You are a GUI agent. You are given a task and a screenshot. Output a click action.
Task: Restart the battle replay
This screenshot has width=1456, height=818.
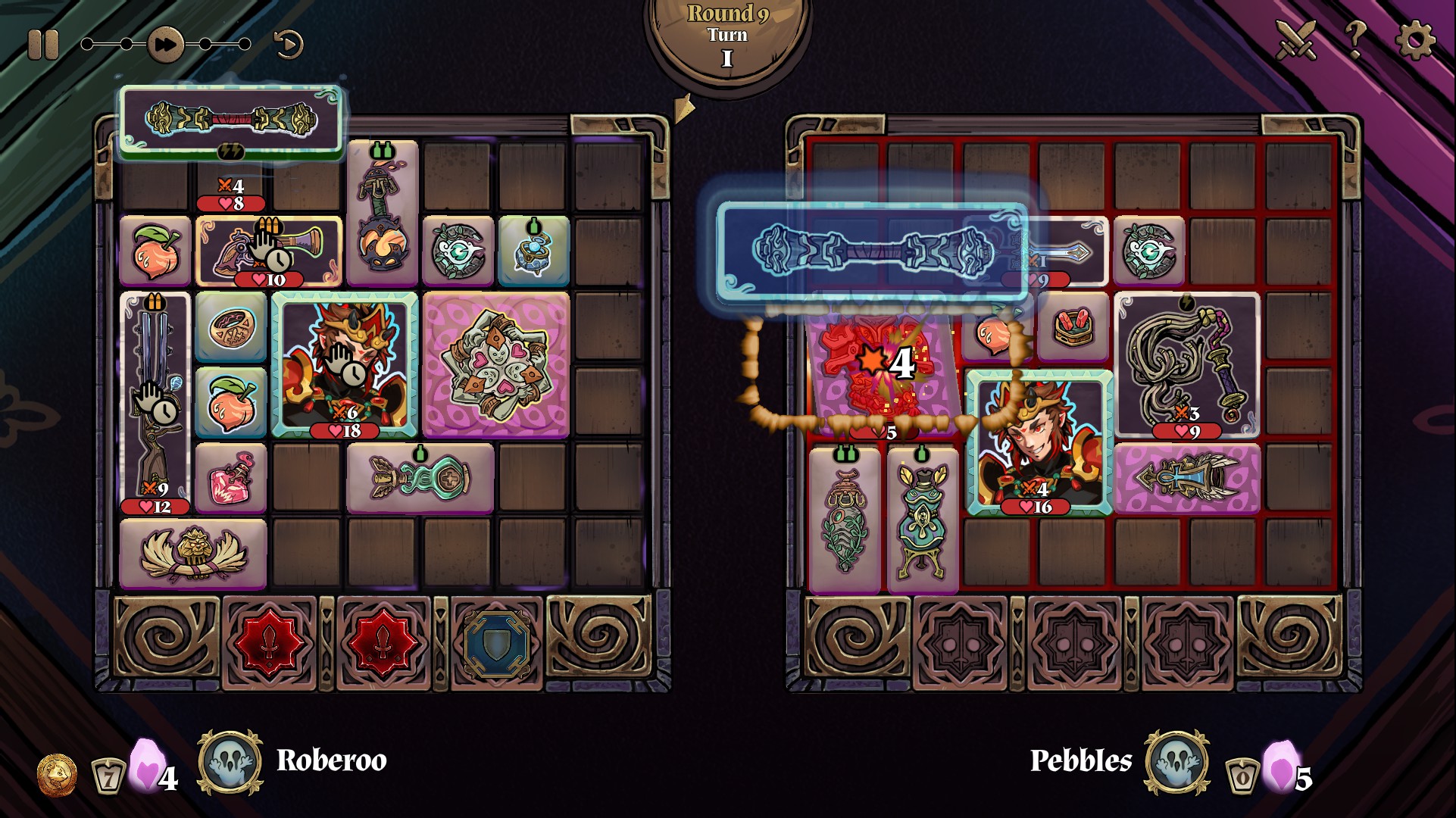pos(288,45)
